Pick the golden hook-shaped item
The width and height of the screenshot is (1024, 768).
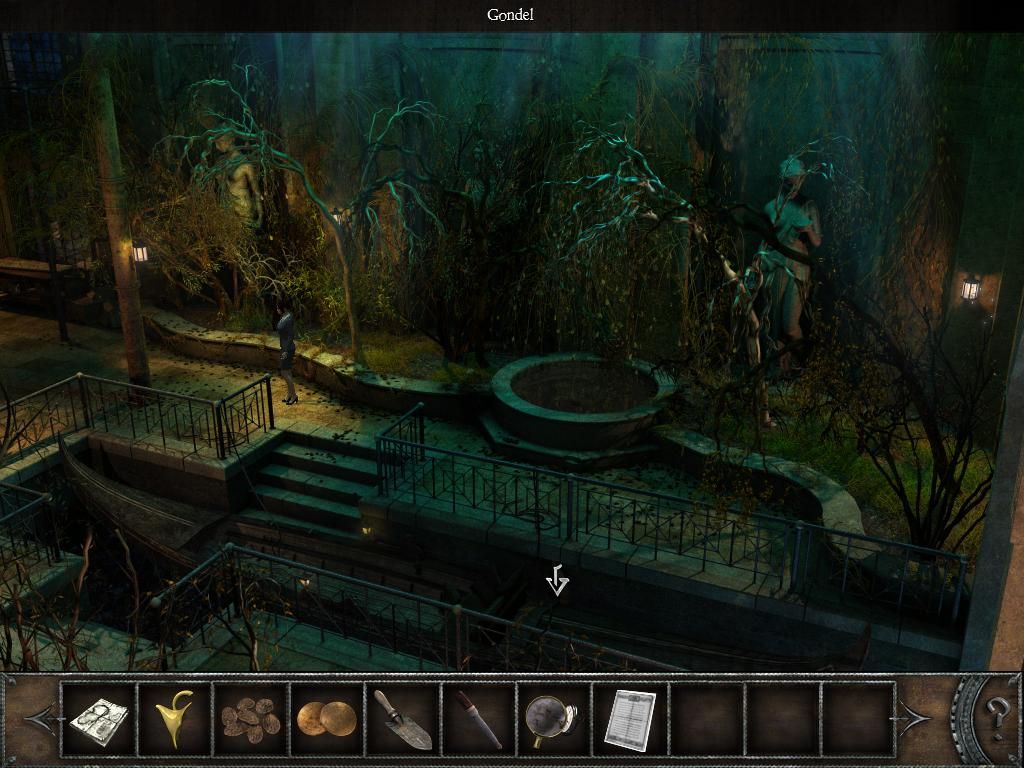174,718
